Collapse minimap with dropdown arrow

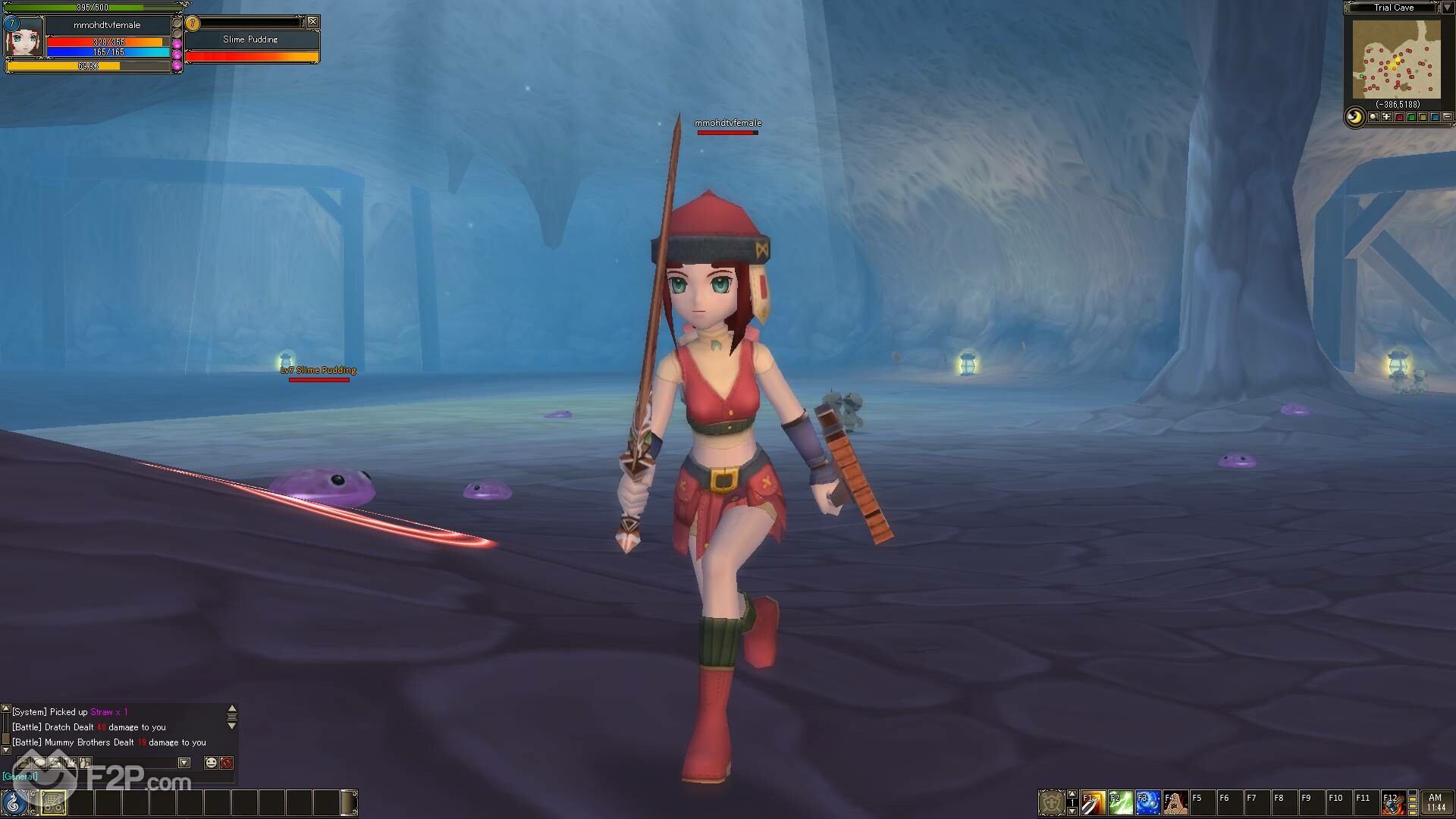click(x=1447, y=8)
